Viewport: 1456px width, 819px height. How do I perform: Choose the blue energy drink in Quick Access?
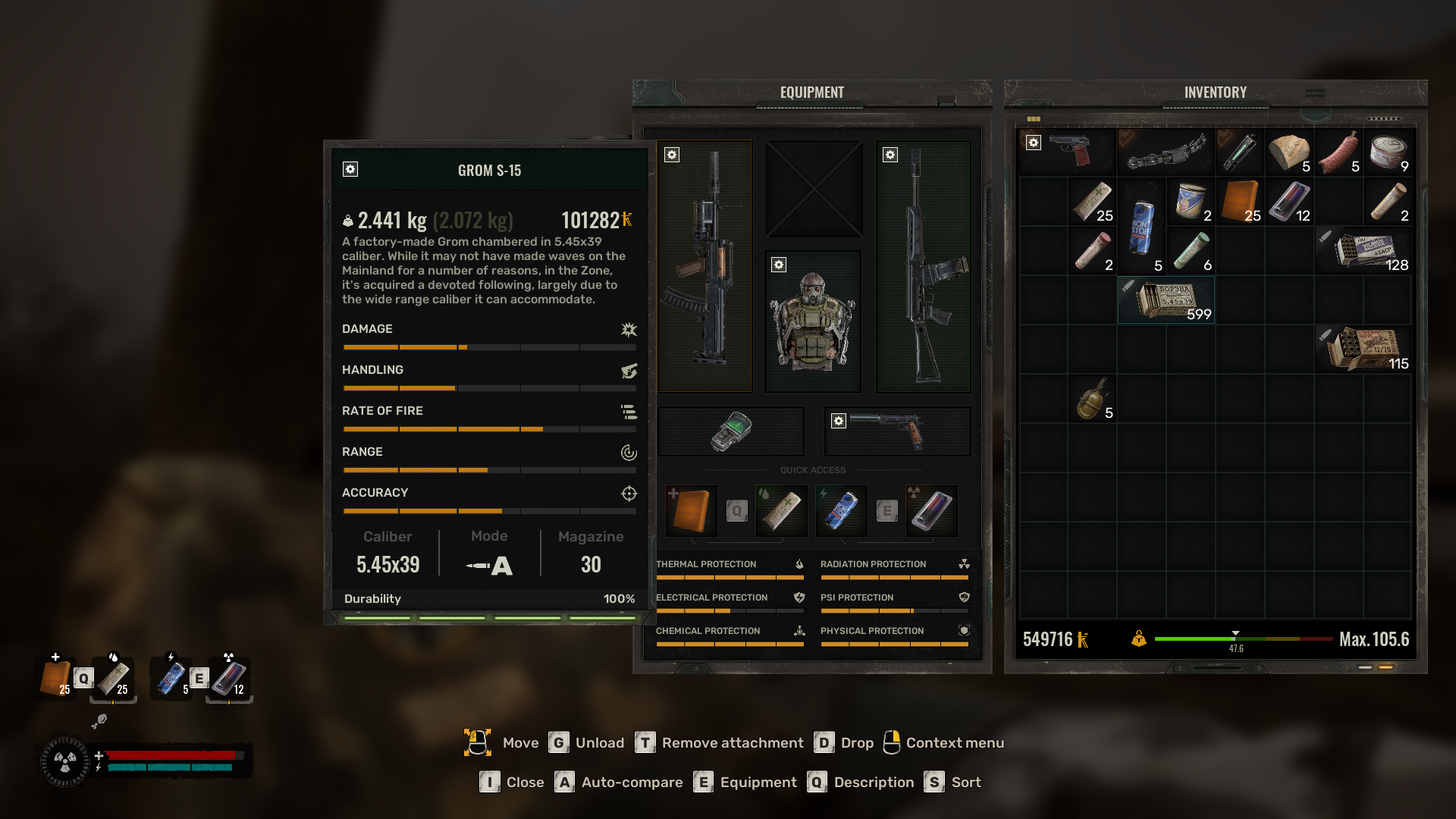841,510
